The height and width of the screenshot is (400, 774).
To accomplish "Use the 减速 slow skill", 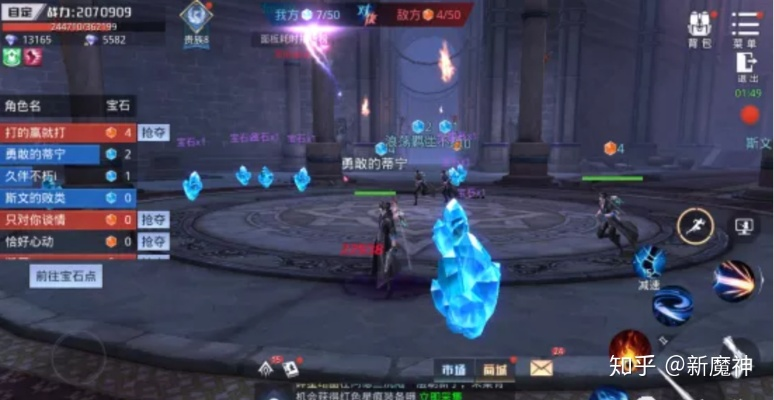I will [x=650, y=265].
